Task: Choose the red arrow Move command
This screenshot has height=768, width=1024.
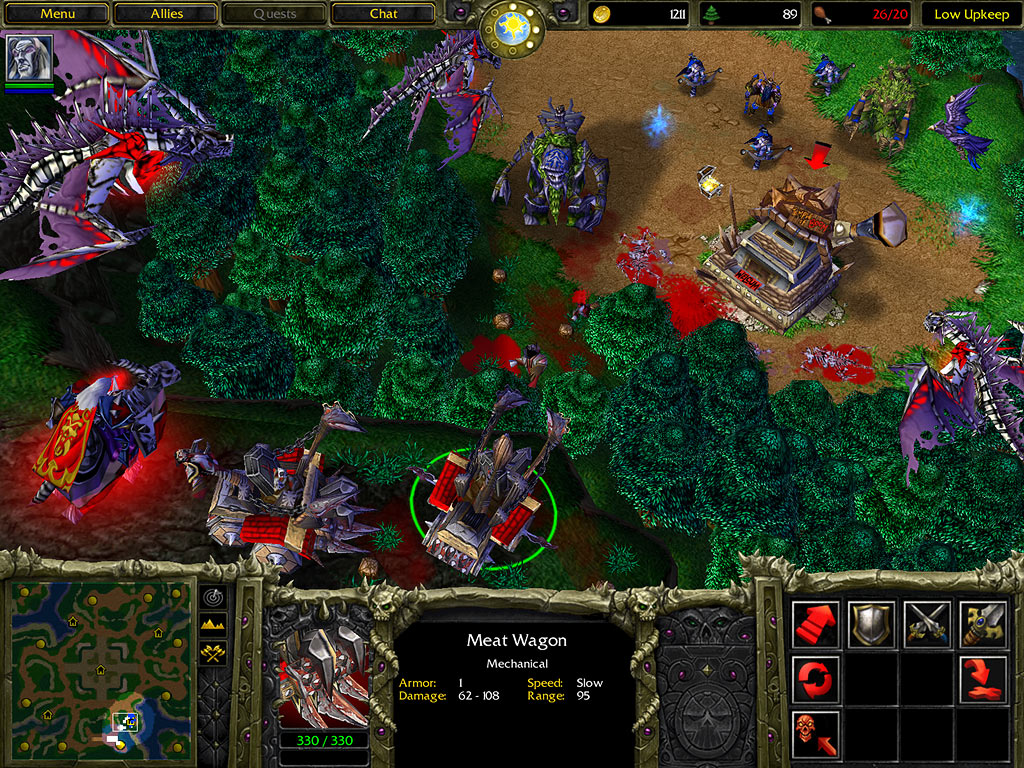Action: pyautogui.click(x=816, y=624)
